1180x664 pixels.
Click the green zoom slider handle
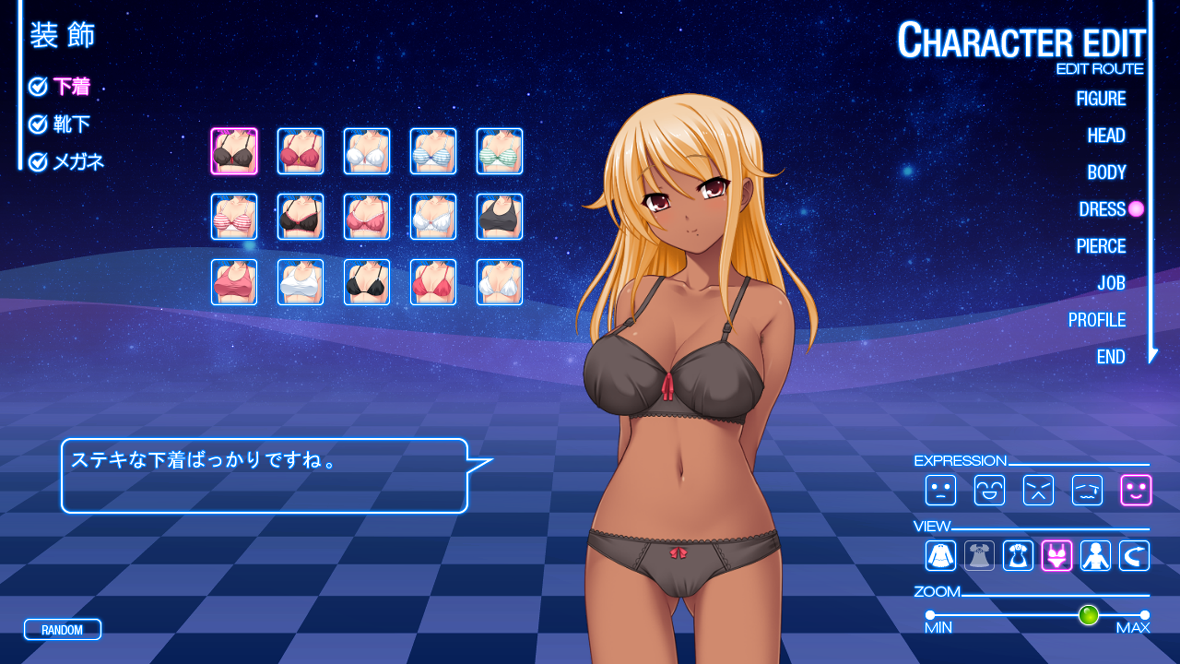[1088, 615]
